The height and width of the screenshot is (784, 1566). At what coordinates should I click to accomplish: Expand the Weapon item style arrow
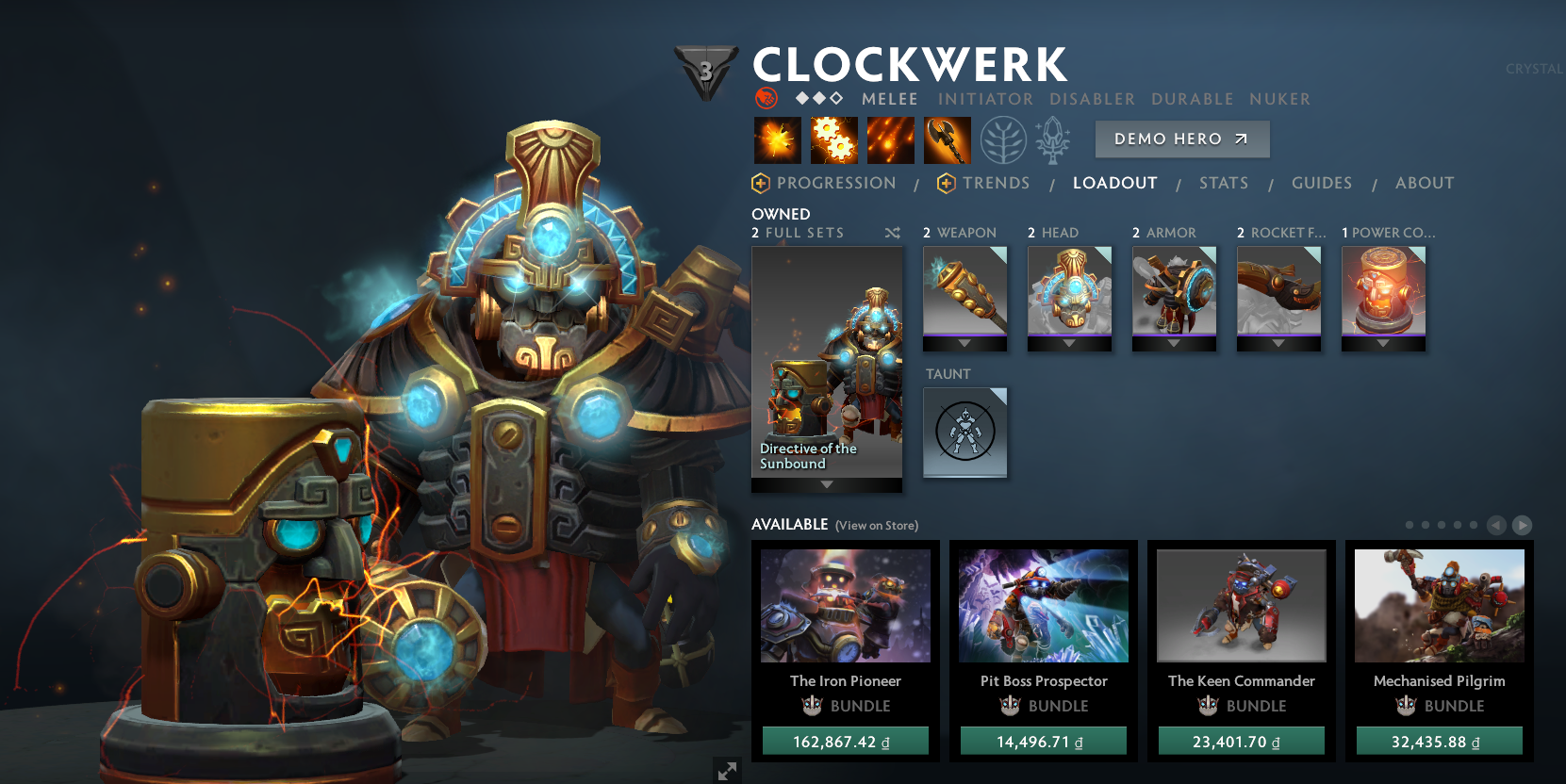(964, 345)
